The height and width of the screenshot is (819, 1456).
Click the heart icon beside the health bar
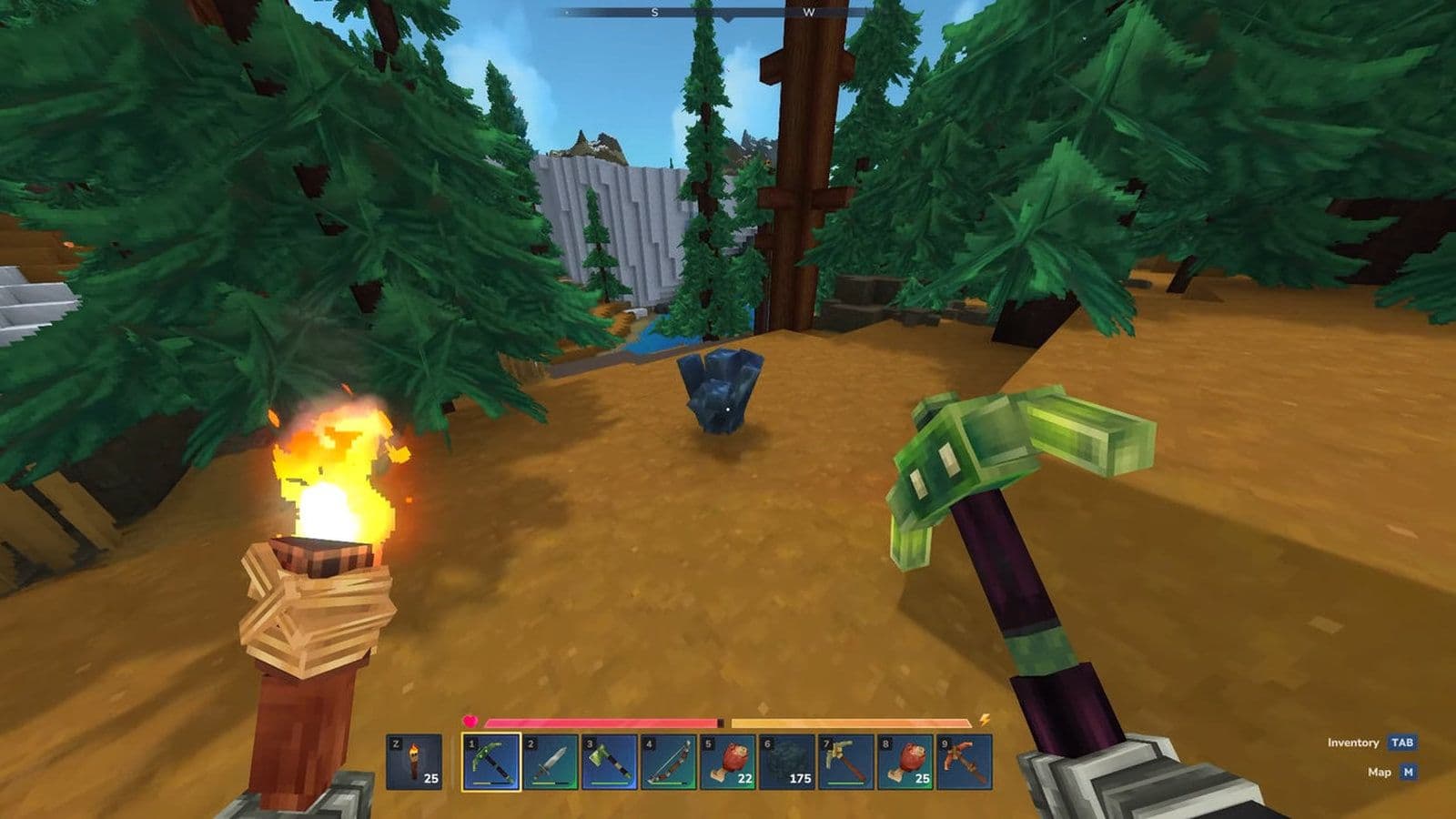[470, 719]
